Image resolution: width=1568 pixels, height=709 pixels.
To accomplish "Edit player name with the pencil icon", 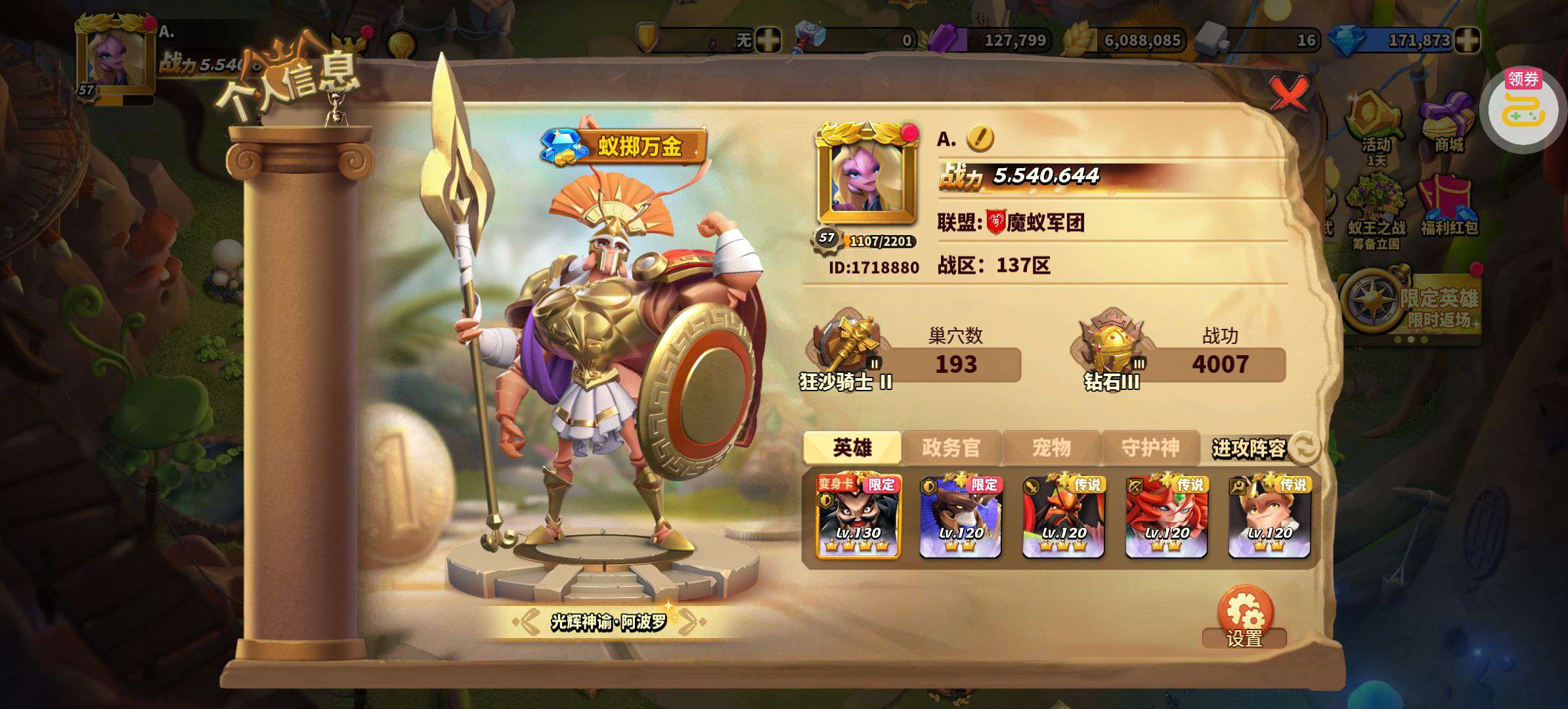I will coord(980,139).
